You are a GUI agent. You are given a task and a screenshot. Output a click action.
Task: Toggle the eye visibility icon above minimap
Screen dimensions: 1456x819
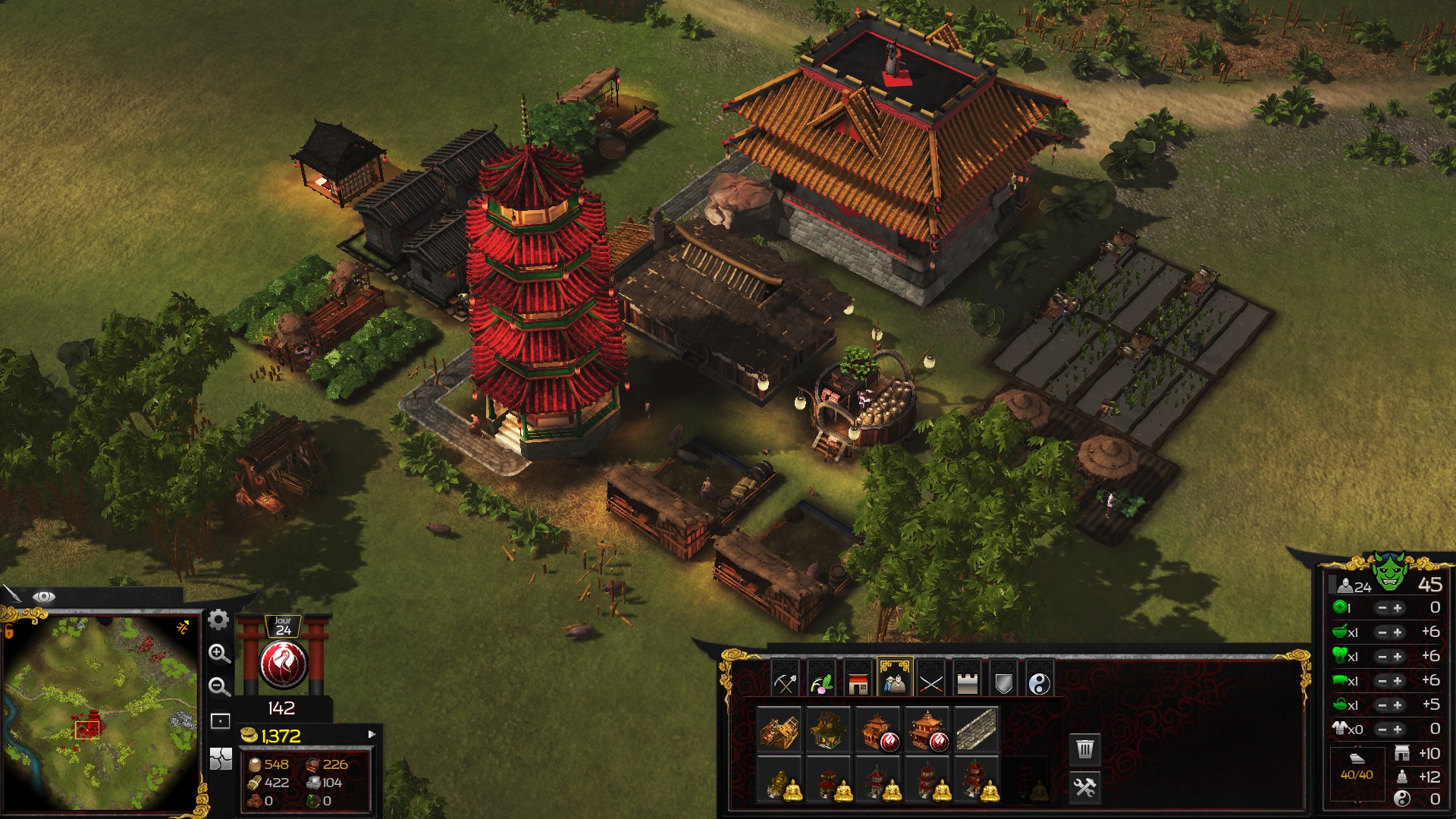click(x=43, y=597)
